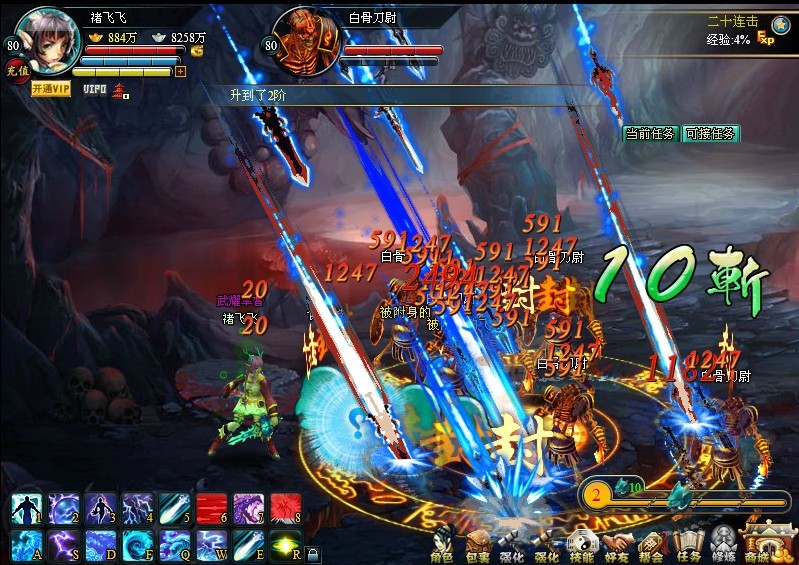Activate the purple beast skill in slot 7
This screenshot has width=799, height=565.
click(x=248, y=508)
